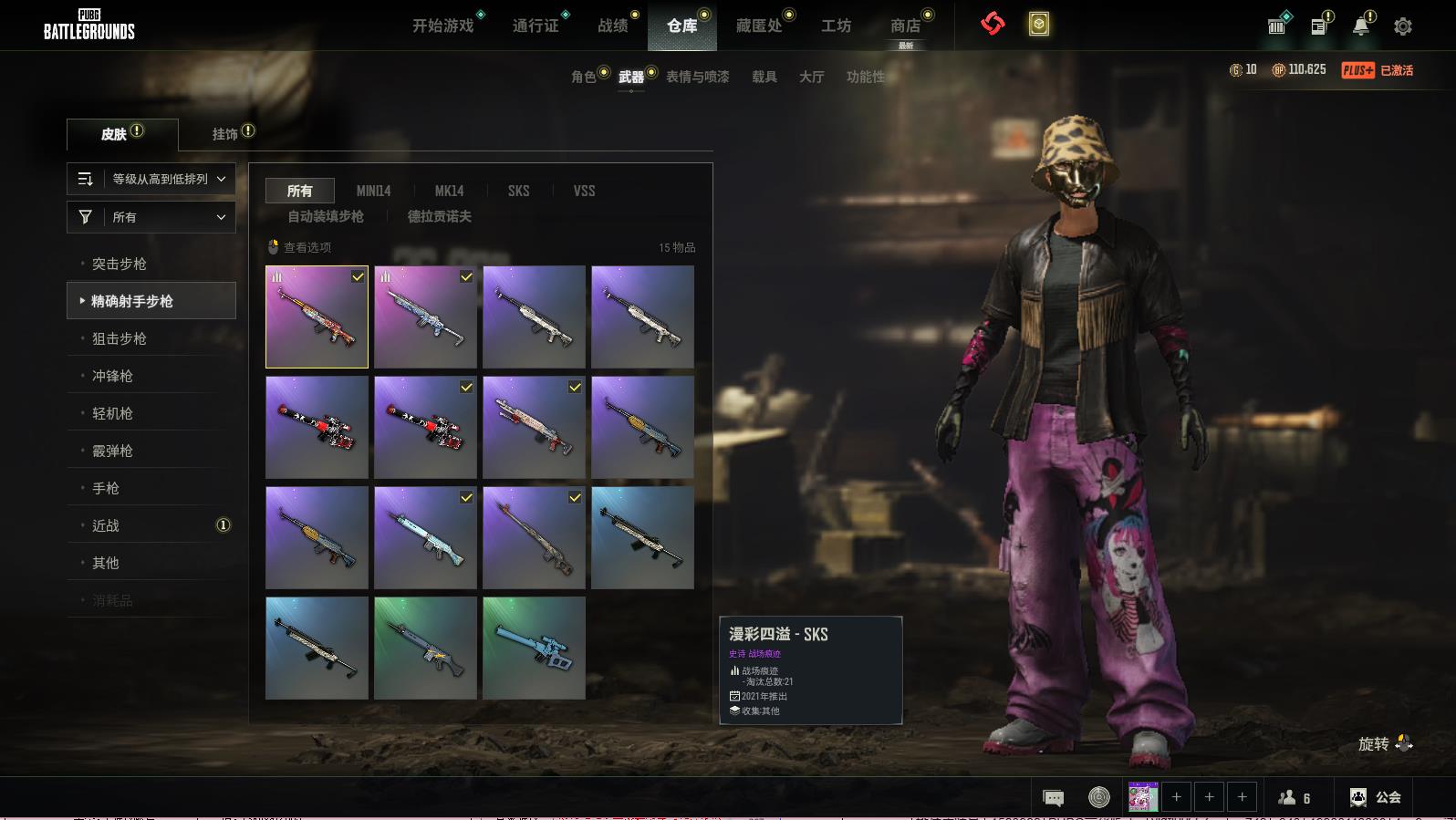The image size is (1456, 820).
Task: Open the chat box icon
Action: coord(1054,798)
